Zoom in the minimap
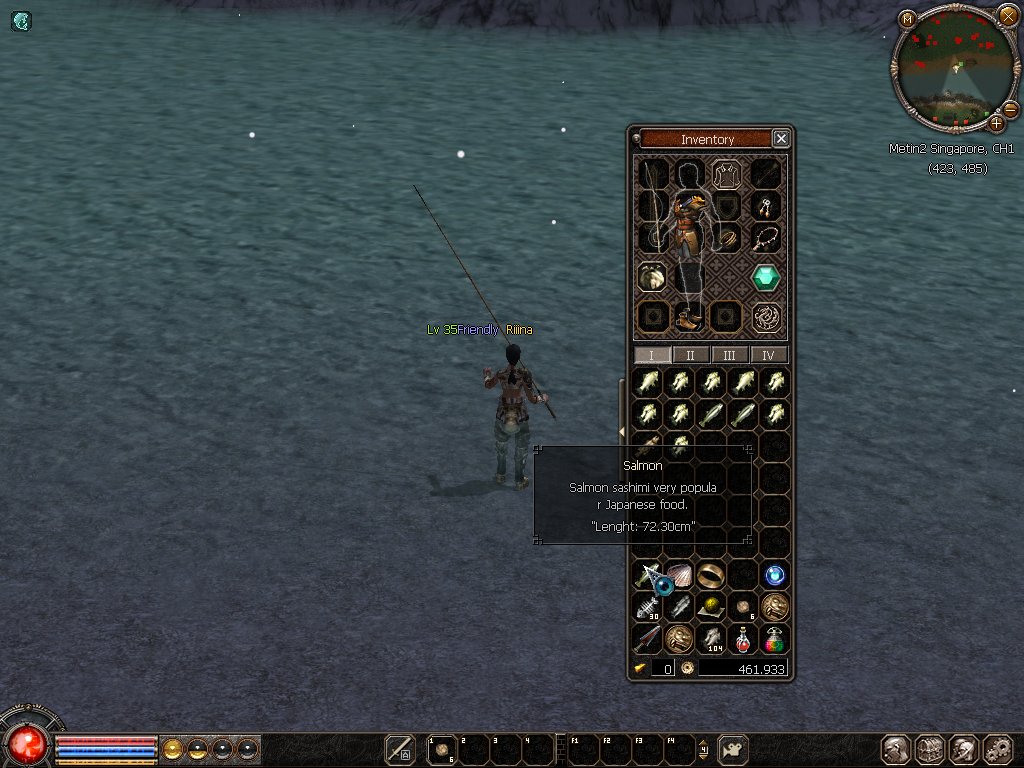Image resolution: width=1024 pixels, height=768 pixels. 996,124
